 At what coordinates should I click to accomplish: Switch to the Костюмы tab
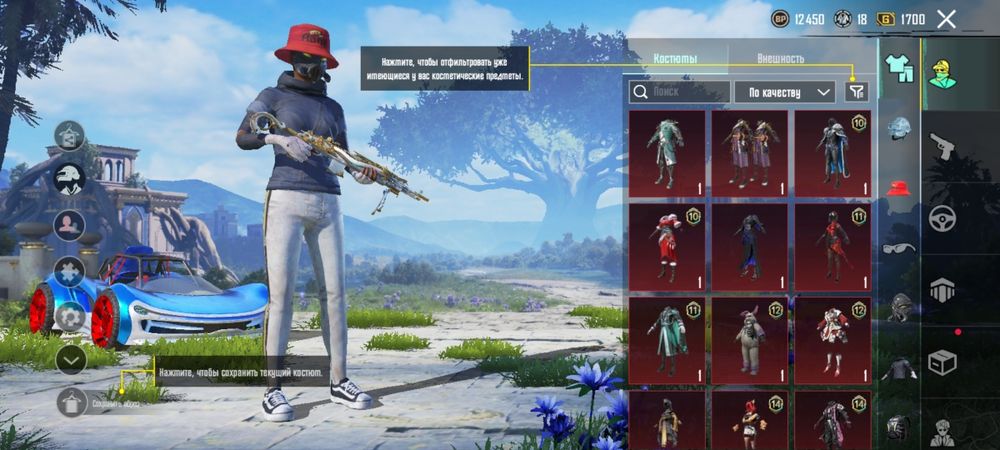pos(675,59)
